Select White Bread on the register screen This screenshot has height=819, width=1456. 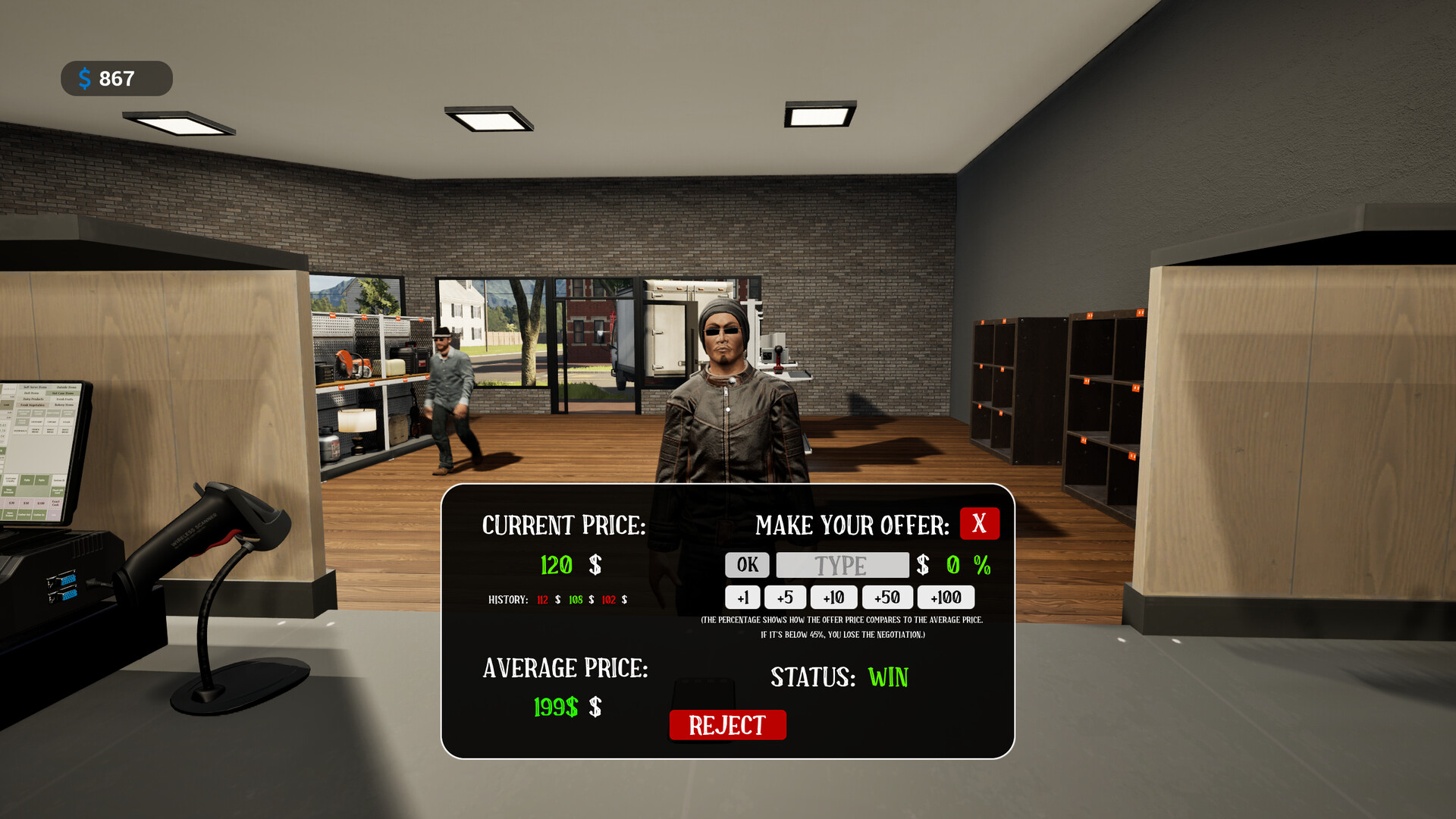tap(67, 431)
